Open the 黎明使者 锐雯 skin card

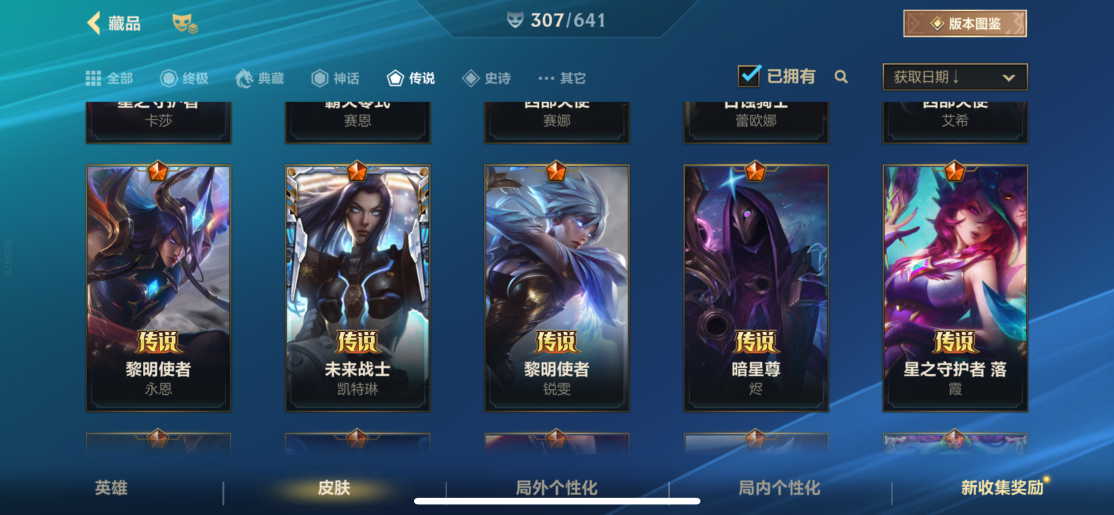coord(556,287)
